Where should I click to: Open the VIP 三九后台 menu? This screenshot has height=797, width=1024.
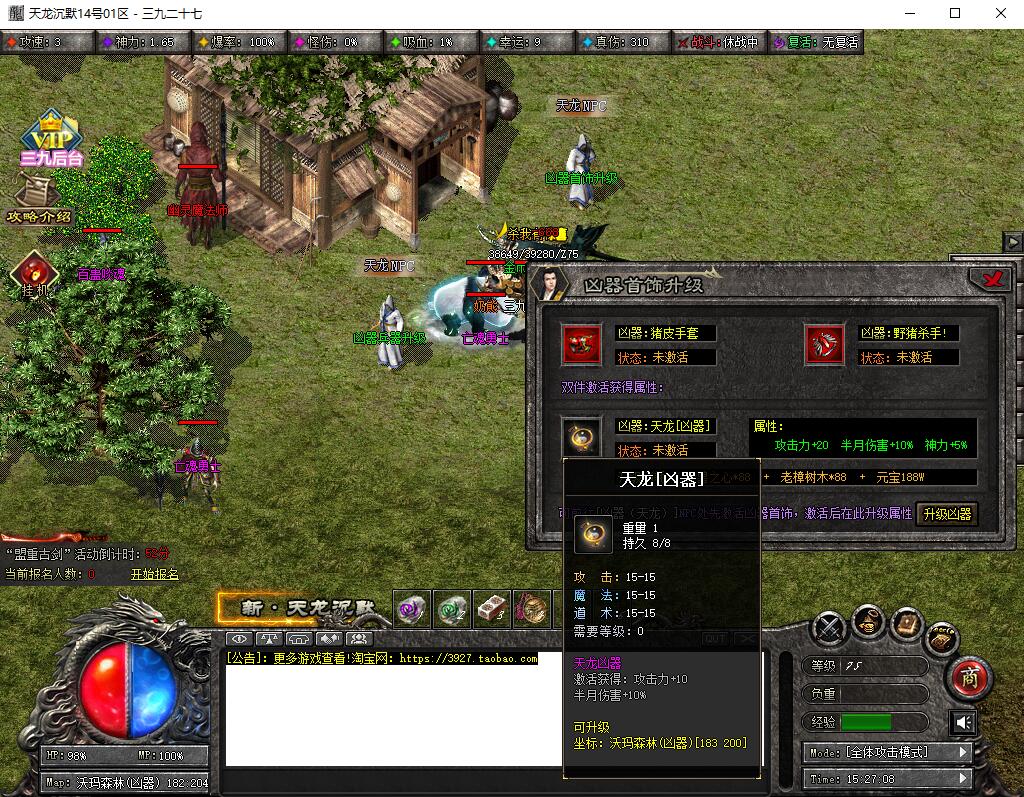(x=51, y=139)
